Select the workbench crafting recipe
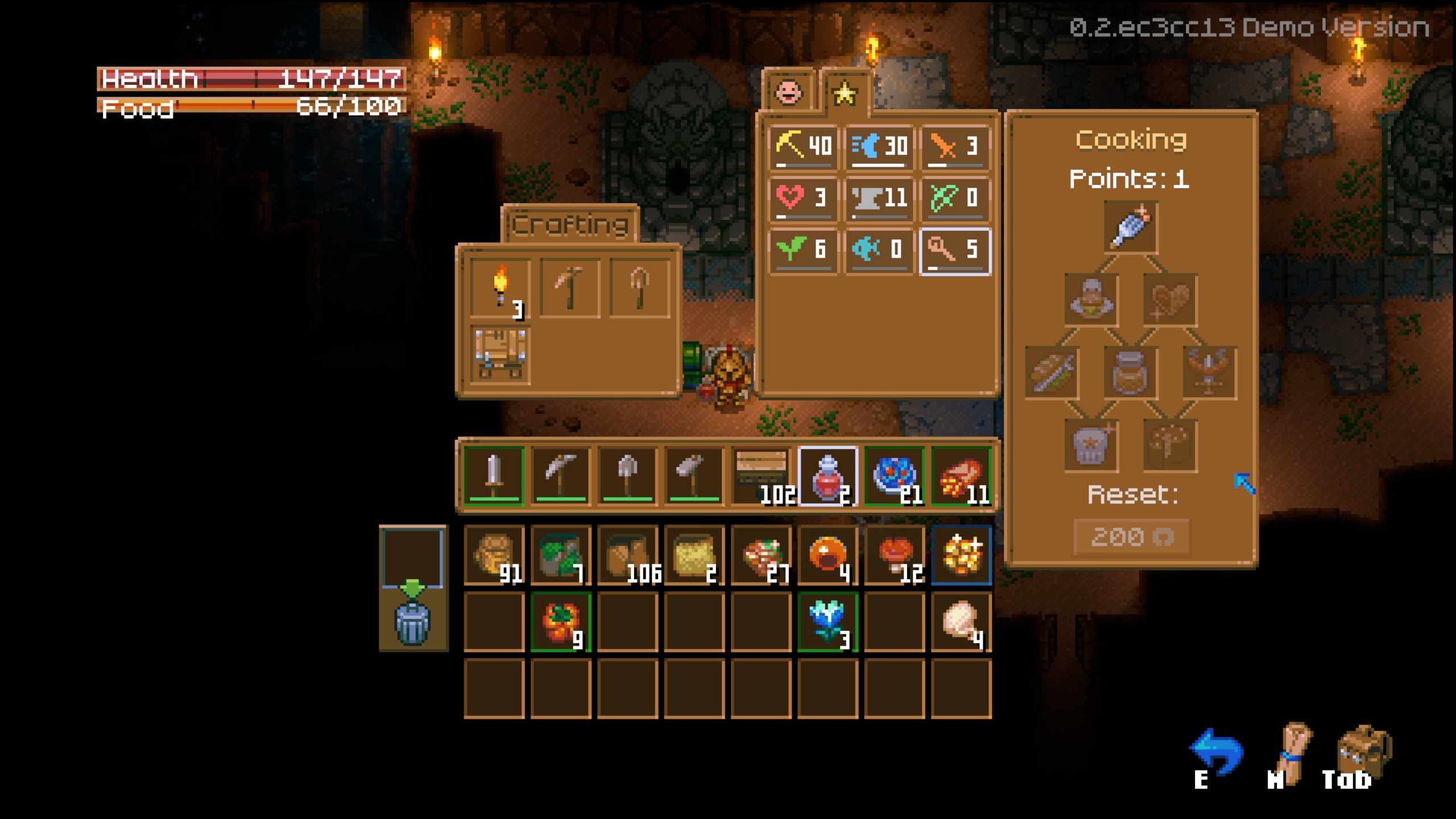The width and height of the screenshot is (1456, 819). (500, 354)
